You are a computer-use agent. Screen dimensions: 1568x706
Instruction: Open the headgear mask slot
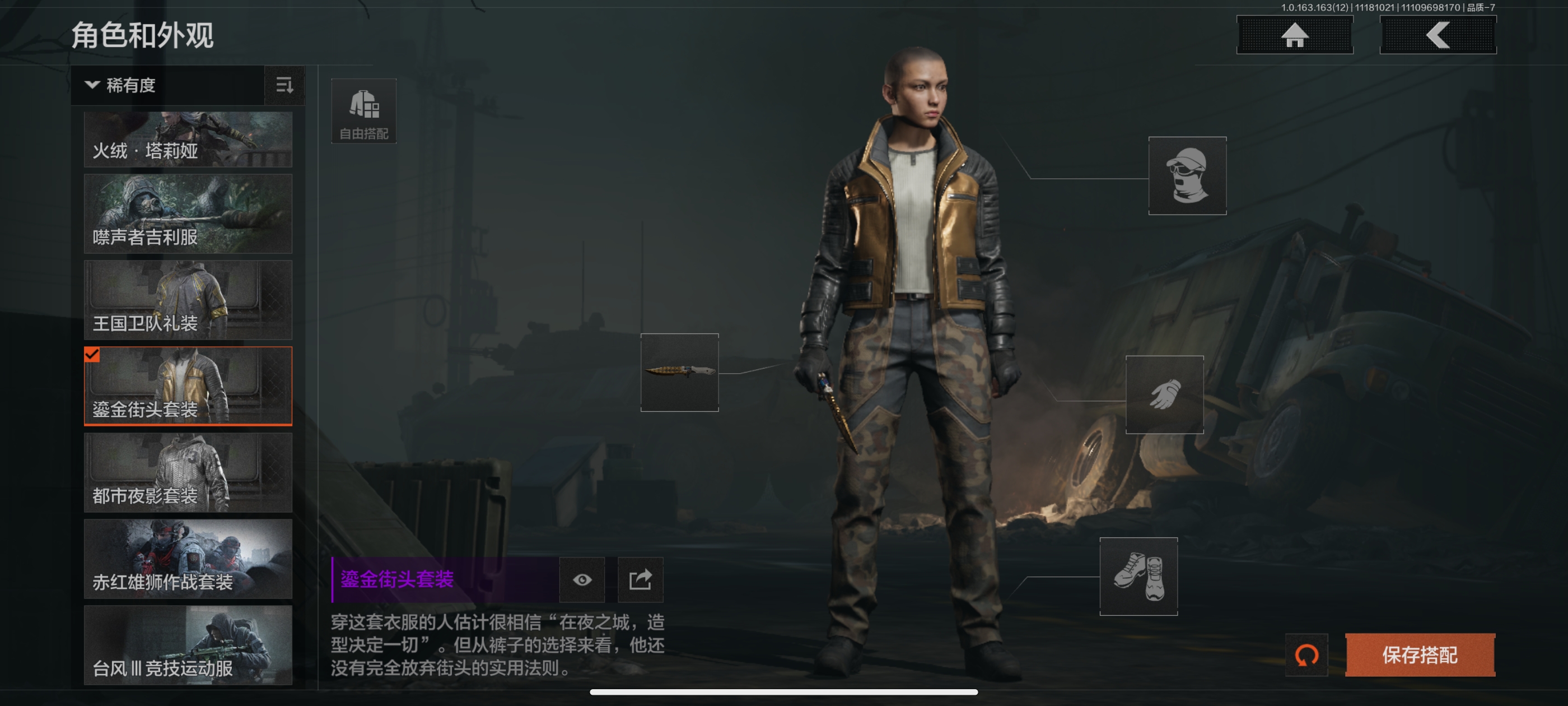coord(1187,175)
